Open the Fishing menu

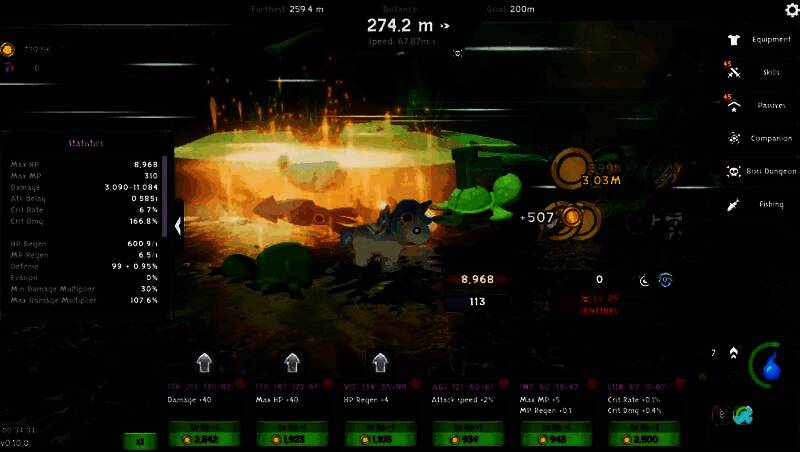(x=760, y=204)
